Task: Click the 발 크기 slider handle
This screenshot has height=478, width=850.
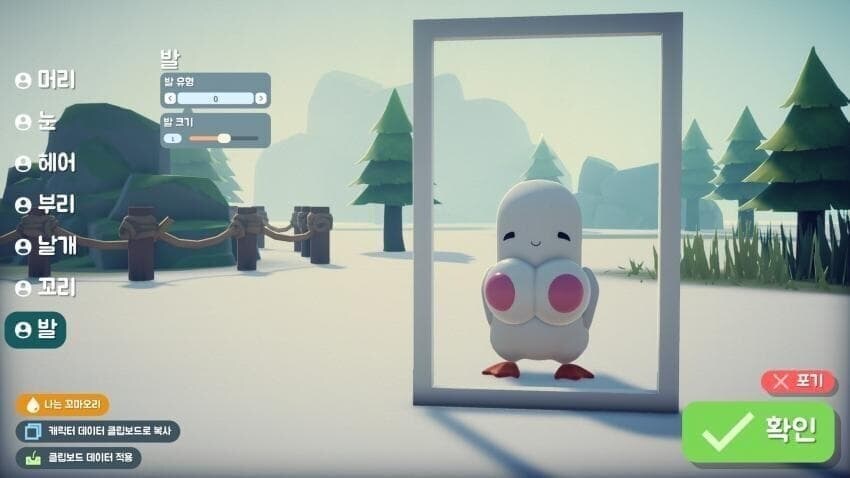Action: point(224,138)
